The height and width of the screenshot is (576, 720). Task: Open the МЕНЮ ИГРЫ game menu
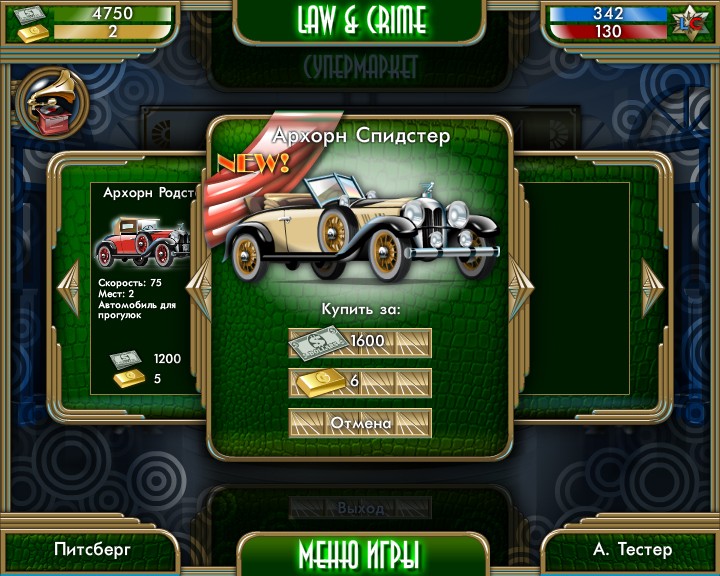[359, 553]
